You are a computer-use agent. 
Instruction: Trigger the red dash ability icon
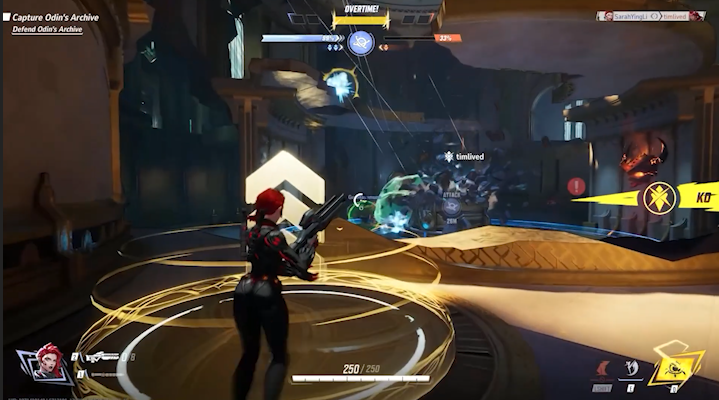tap(603, 368)
